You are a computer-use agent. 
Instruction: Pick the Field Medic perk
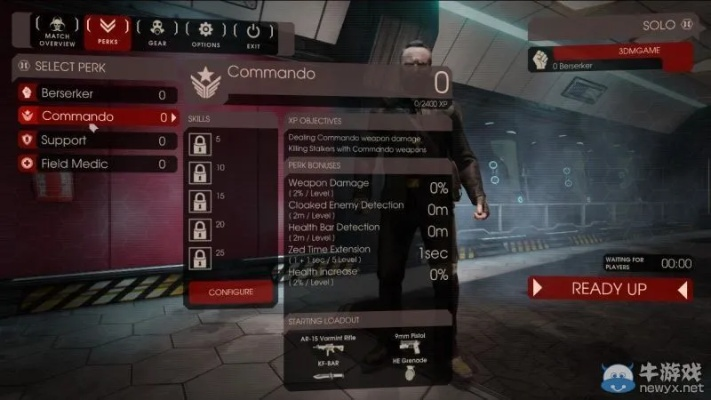tap(97, 163)
